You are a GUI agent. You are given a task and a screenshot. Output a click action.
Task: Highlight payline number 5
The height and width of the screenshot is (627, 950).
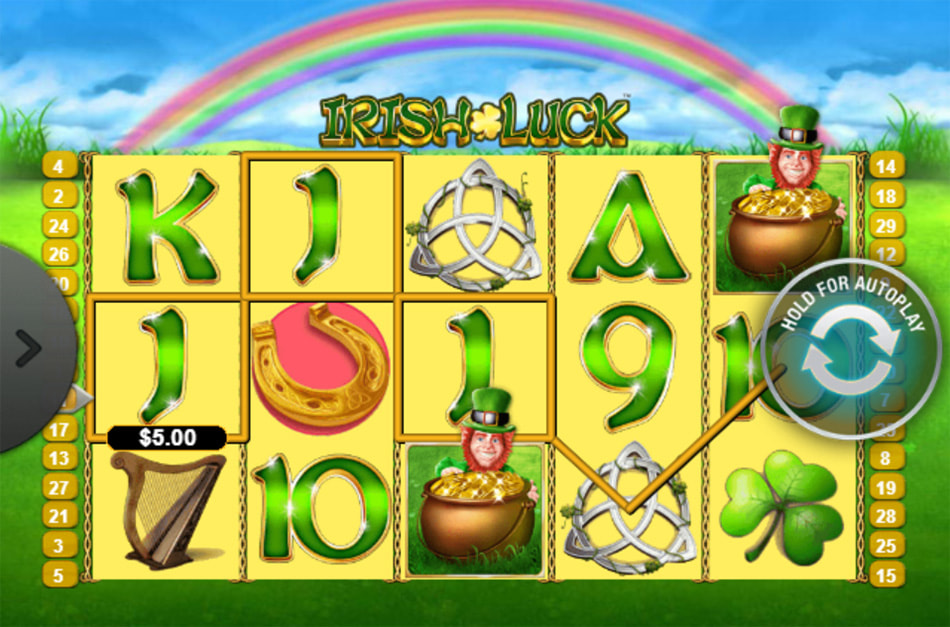59,575
